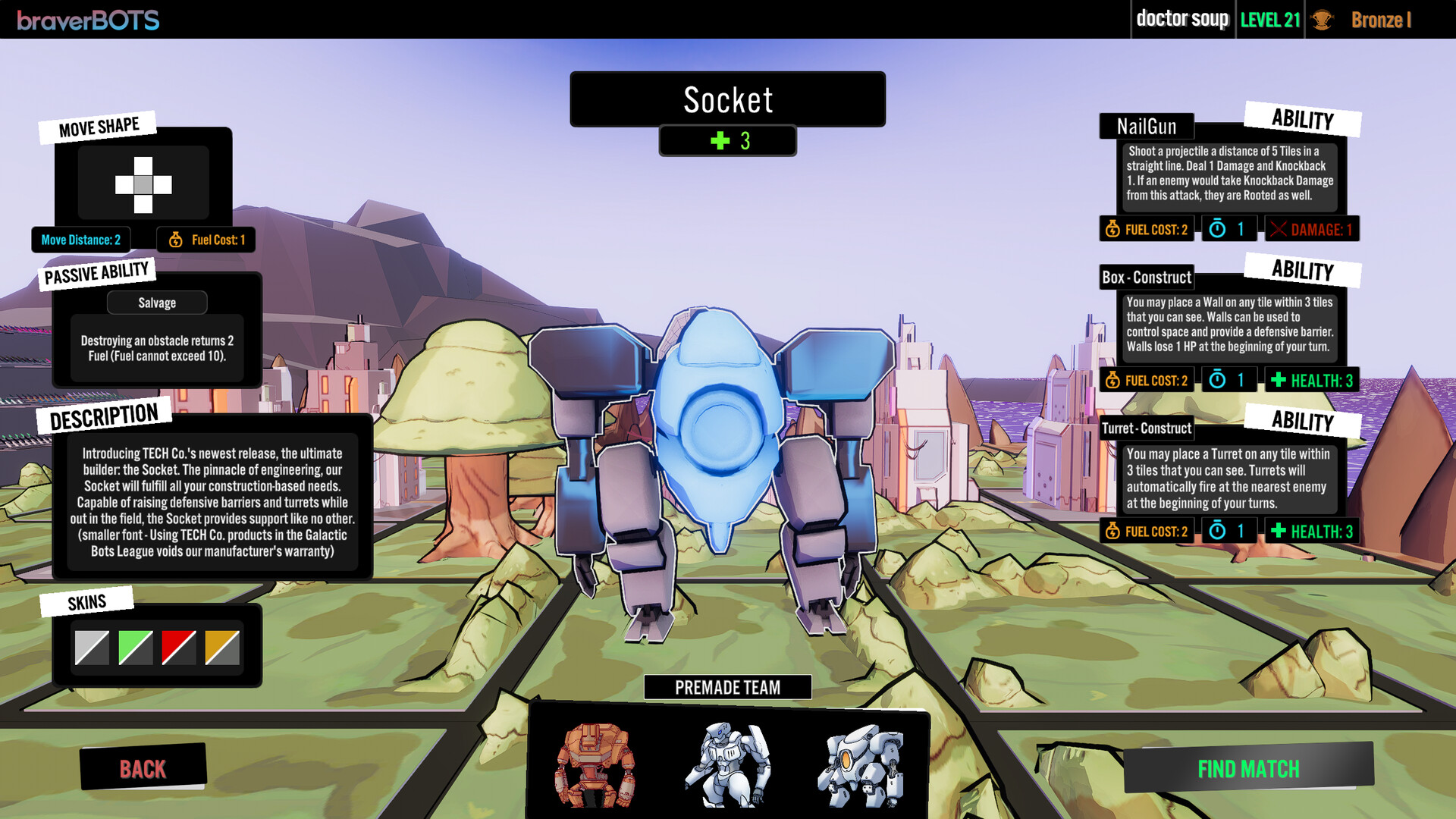The width and height of the screenshot is (1456, 819).
Task: Select the red skin for Socket
Action: point(178,648)
